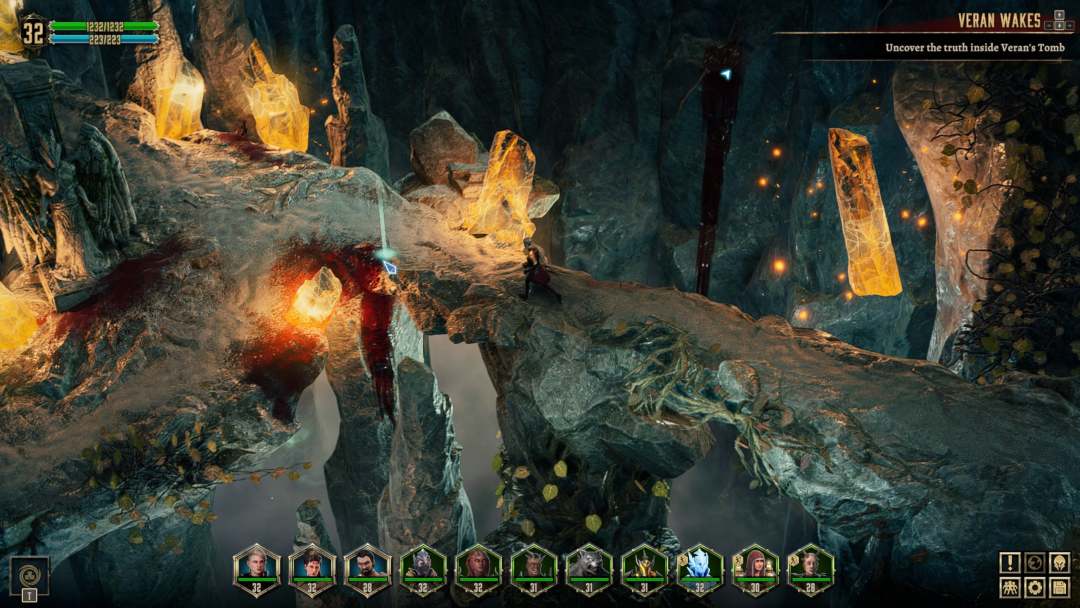The height and width of the screenshot is (608, 1080).
Task: Open the Veran Wakes quest tracker
Action: click(998, 21)
